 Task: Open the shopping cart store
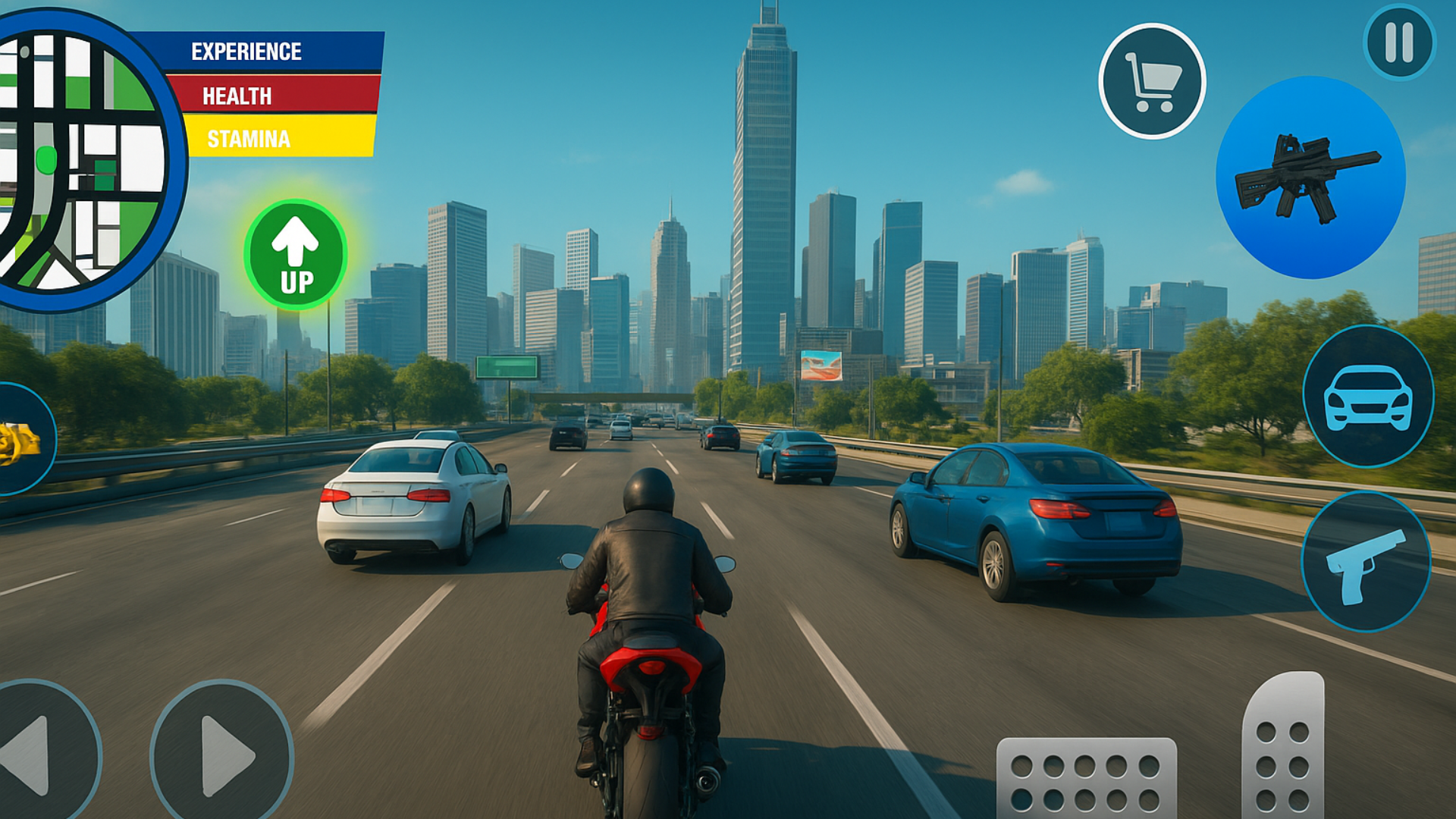pyautogui.click(x=1152, y=81)
